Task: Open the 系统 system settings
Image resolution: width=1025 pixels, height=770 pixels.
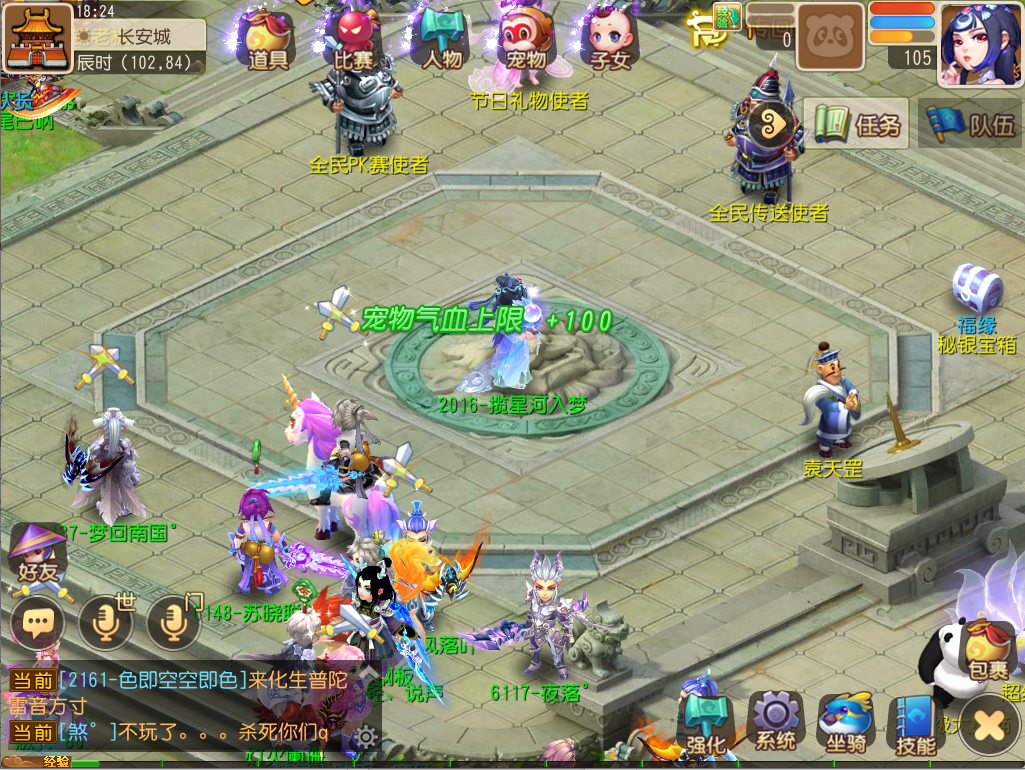Action: point(775,722)
